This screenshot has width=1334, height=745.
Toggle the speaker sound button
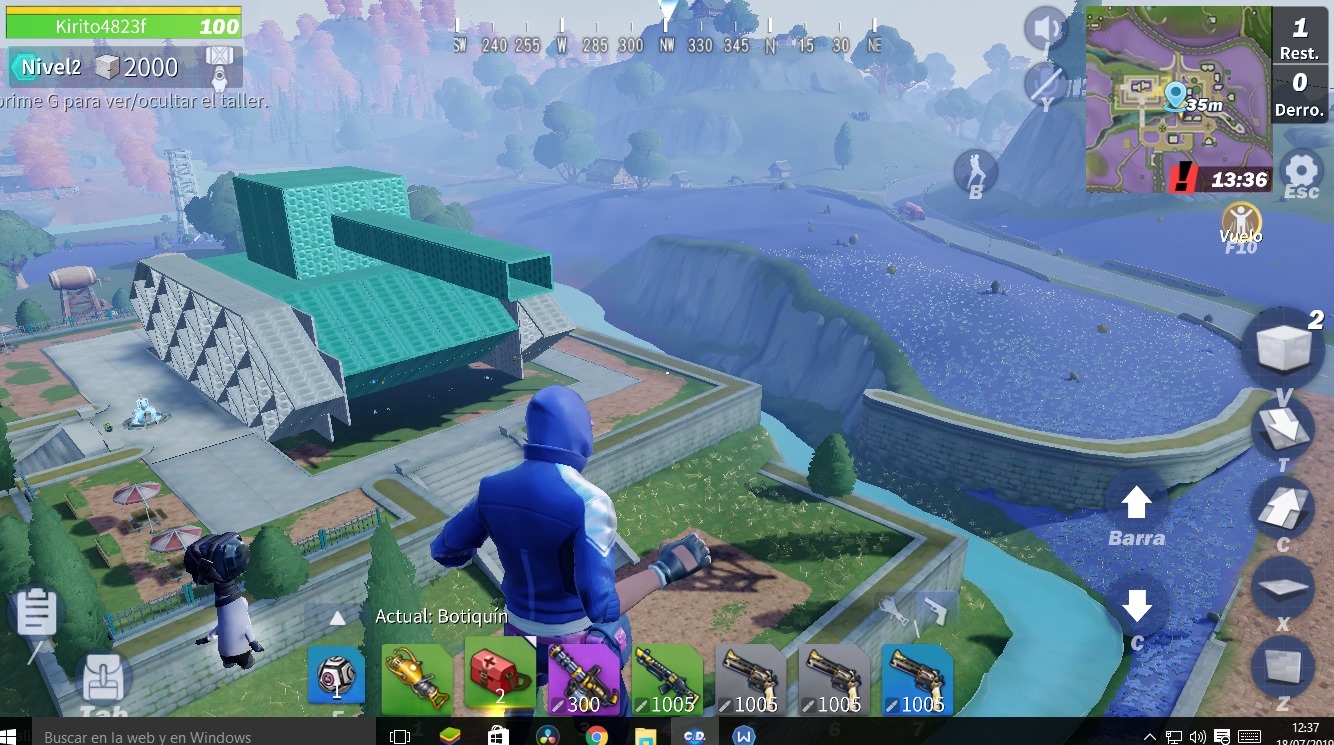tap(1046, 28)
